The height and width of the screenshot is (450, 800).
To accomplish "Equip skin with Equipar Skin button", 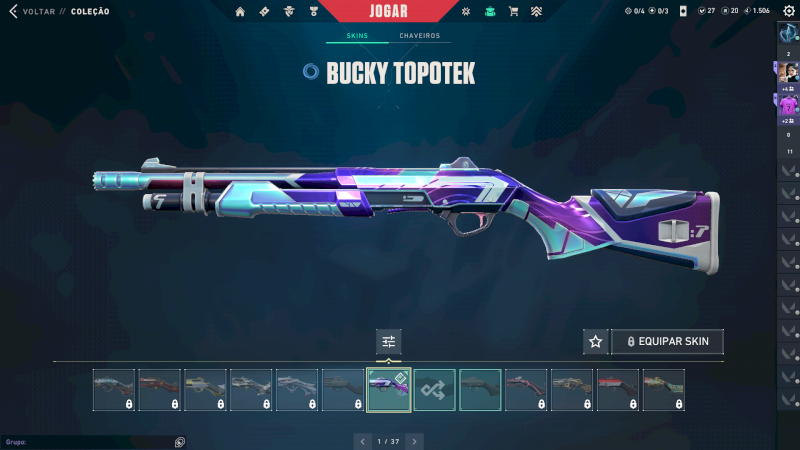I will tap(667, 342).
